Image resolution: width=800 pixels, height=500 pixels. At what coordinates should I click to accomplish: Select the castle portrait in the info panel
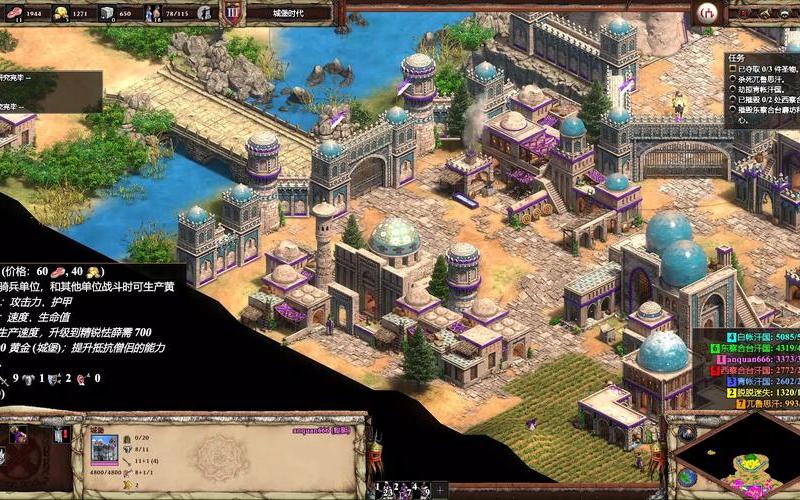[104, 447]
